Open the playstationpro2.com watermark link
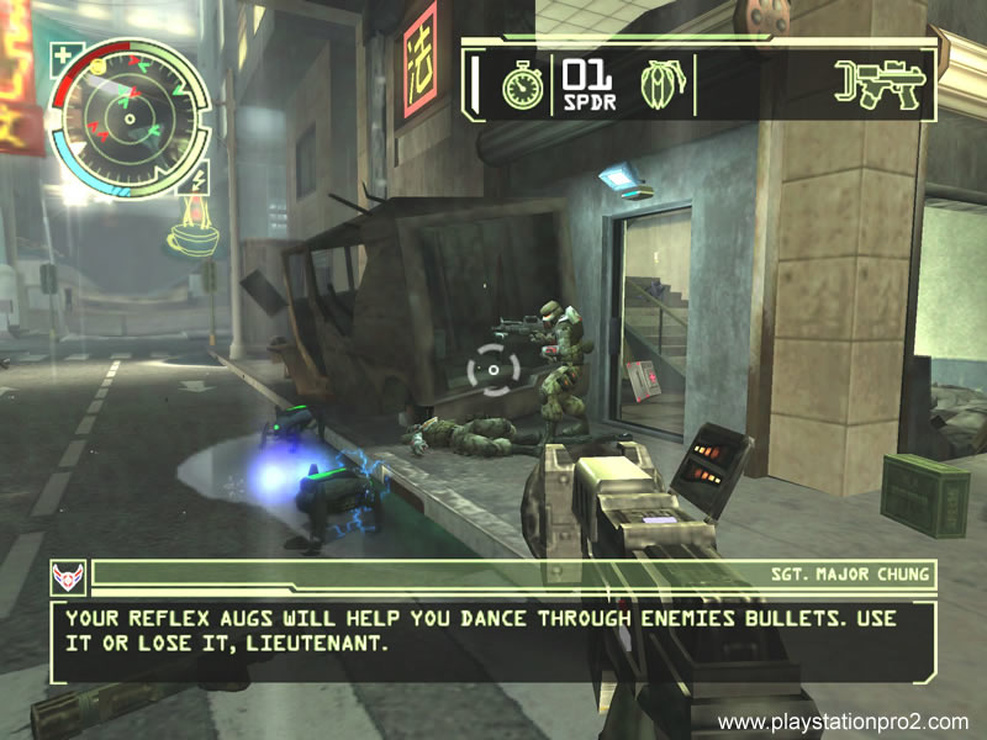This screenshot has width=987, height=740. [843, 722]
